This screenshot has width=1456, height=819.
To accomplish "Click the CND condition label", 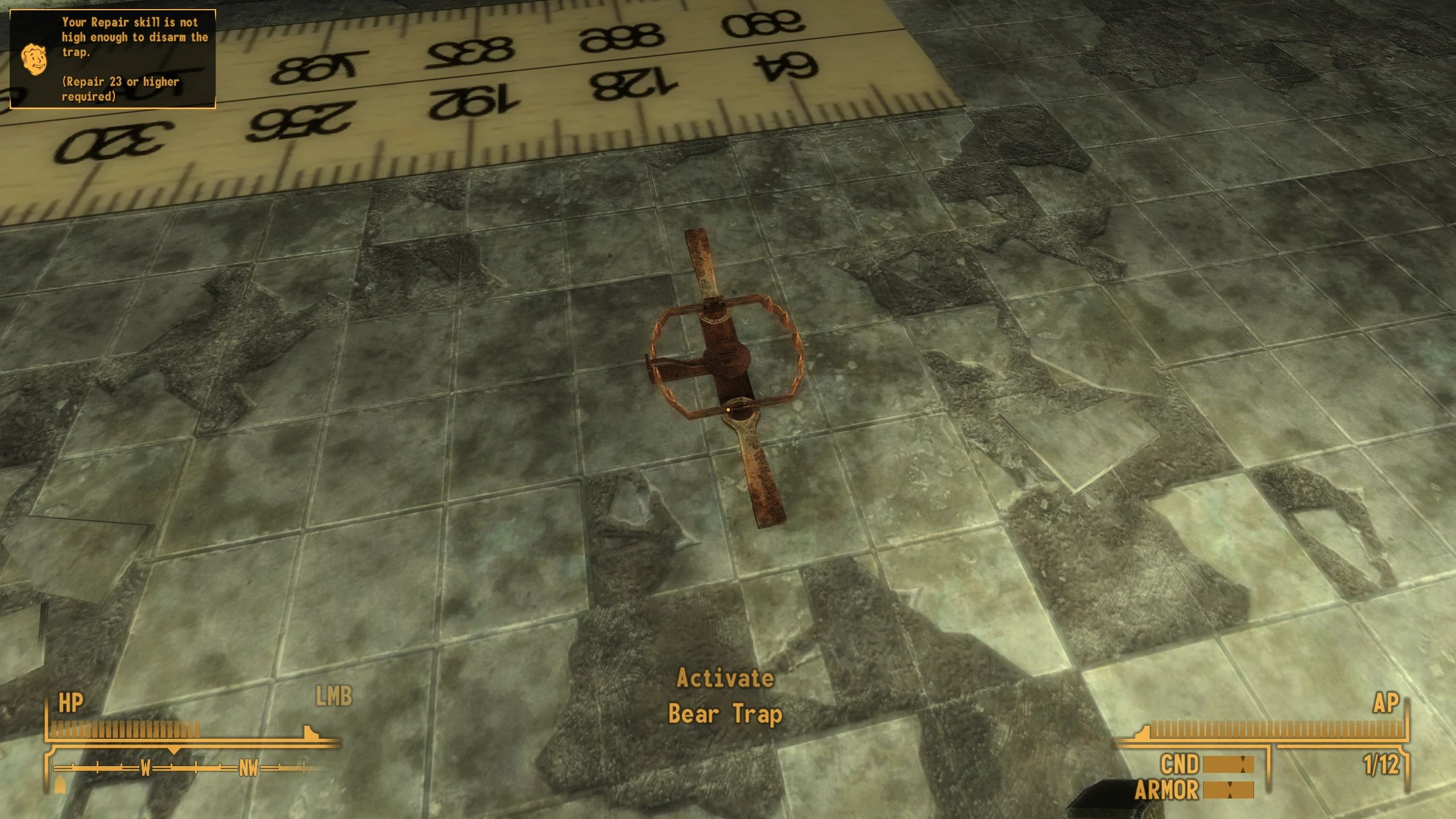I will point(1179,766).
